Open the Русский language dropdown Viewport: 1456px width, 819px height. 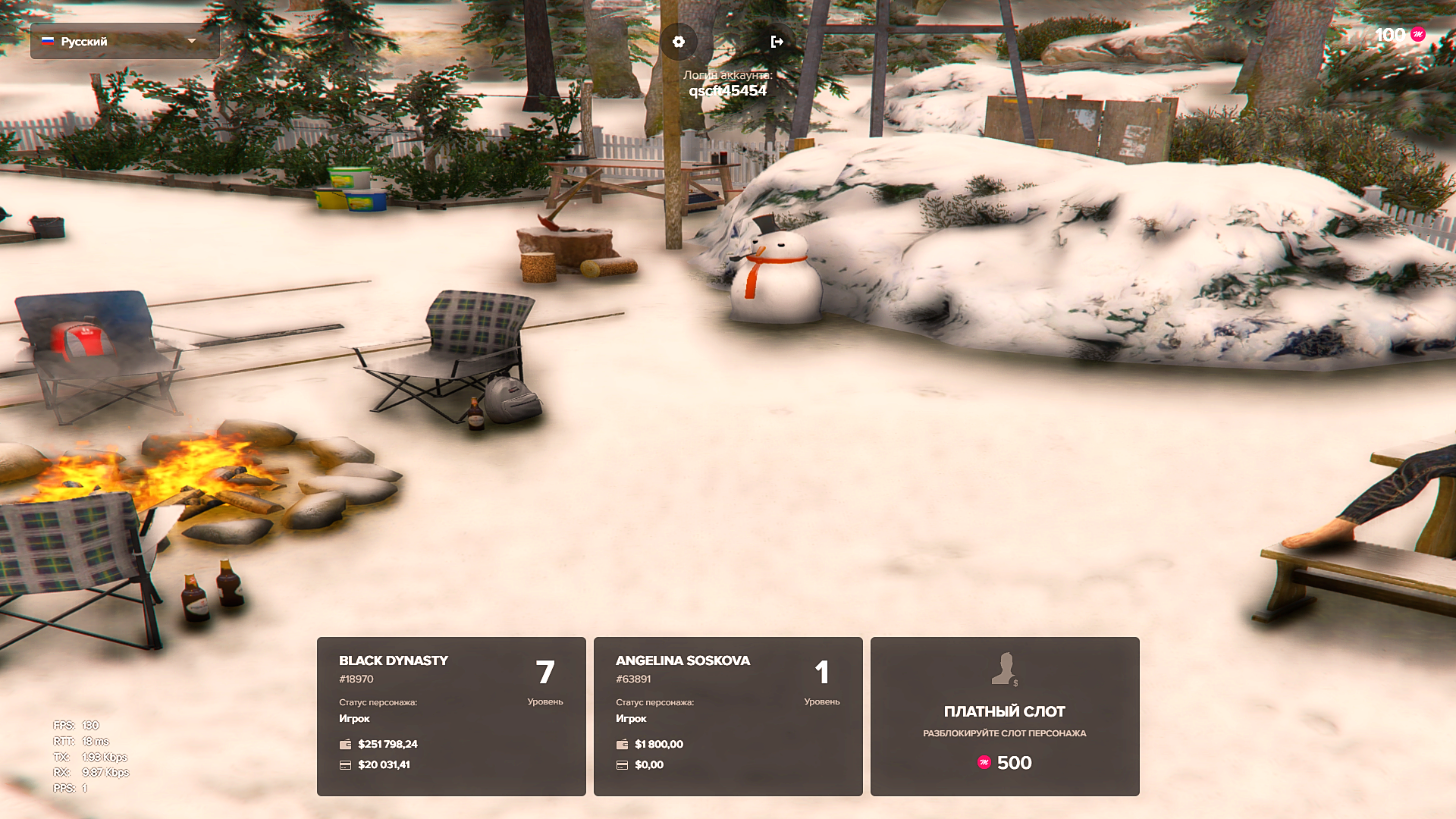(x=124, y=41)
